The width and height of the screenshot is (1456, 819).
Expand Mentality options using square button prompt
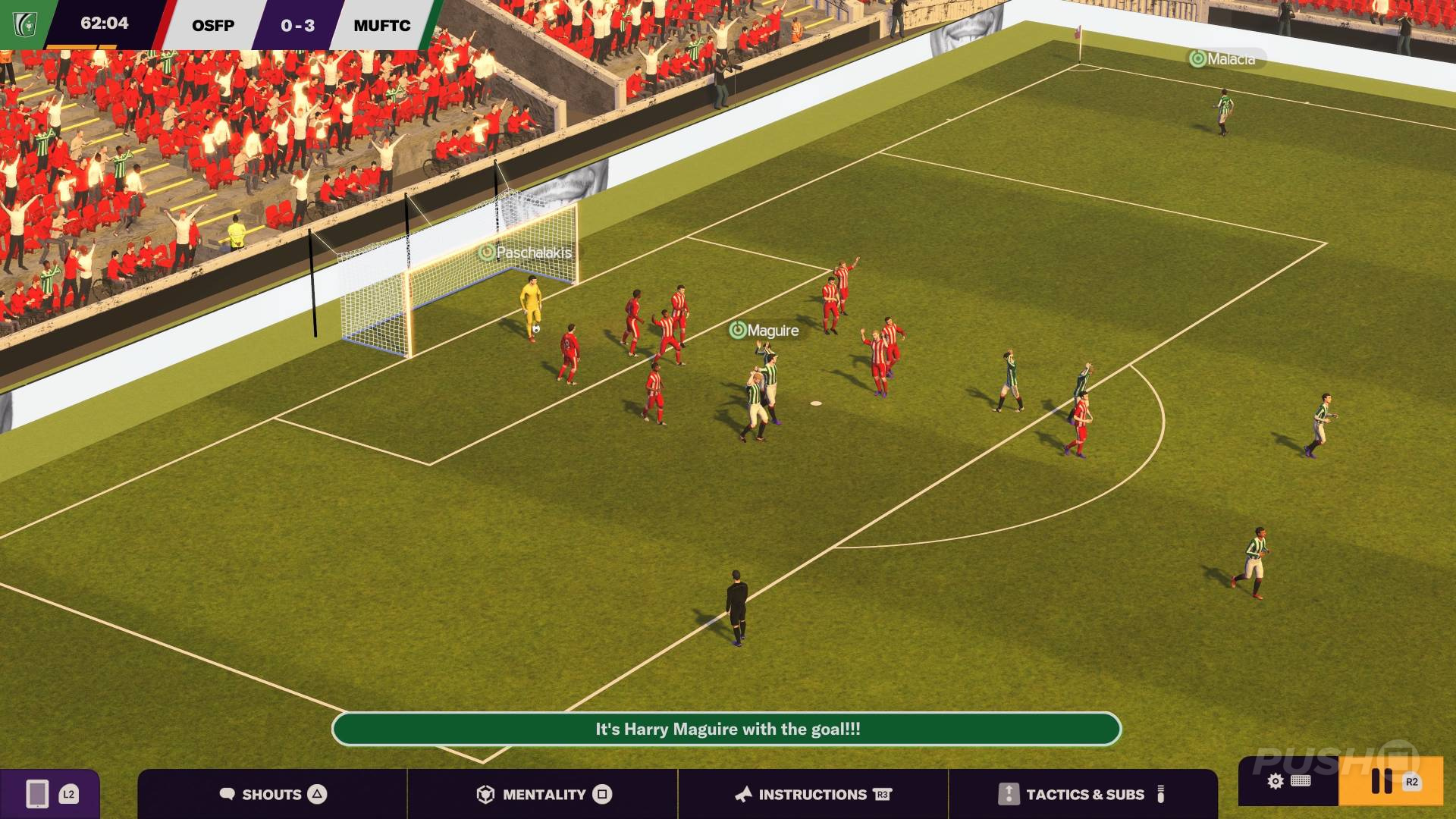point(601,794)
